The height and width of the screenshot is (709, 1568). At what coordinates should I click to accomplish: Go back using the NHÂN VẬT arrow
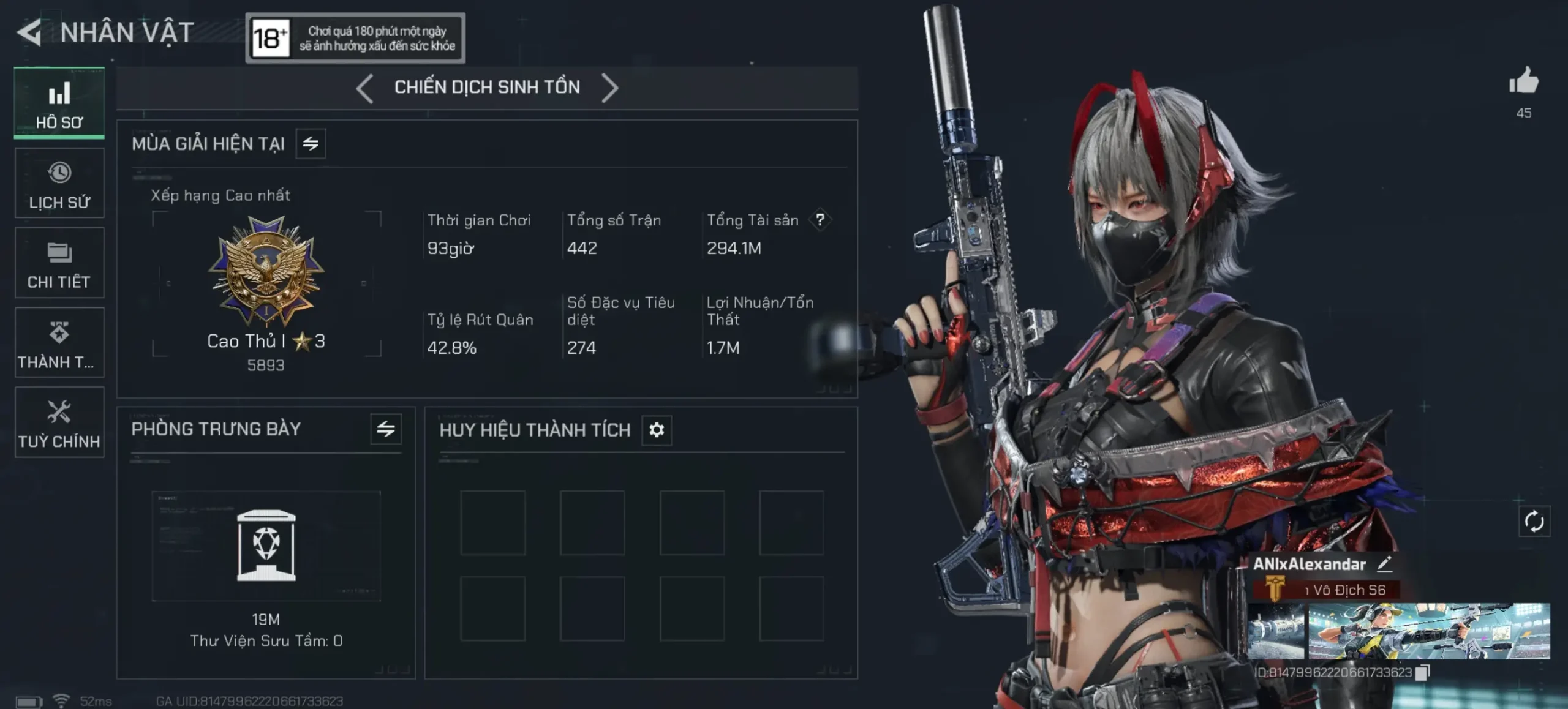click(x=29, y=32)
